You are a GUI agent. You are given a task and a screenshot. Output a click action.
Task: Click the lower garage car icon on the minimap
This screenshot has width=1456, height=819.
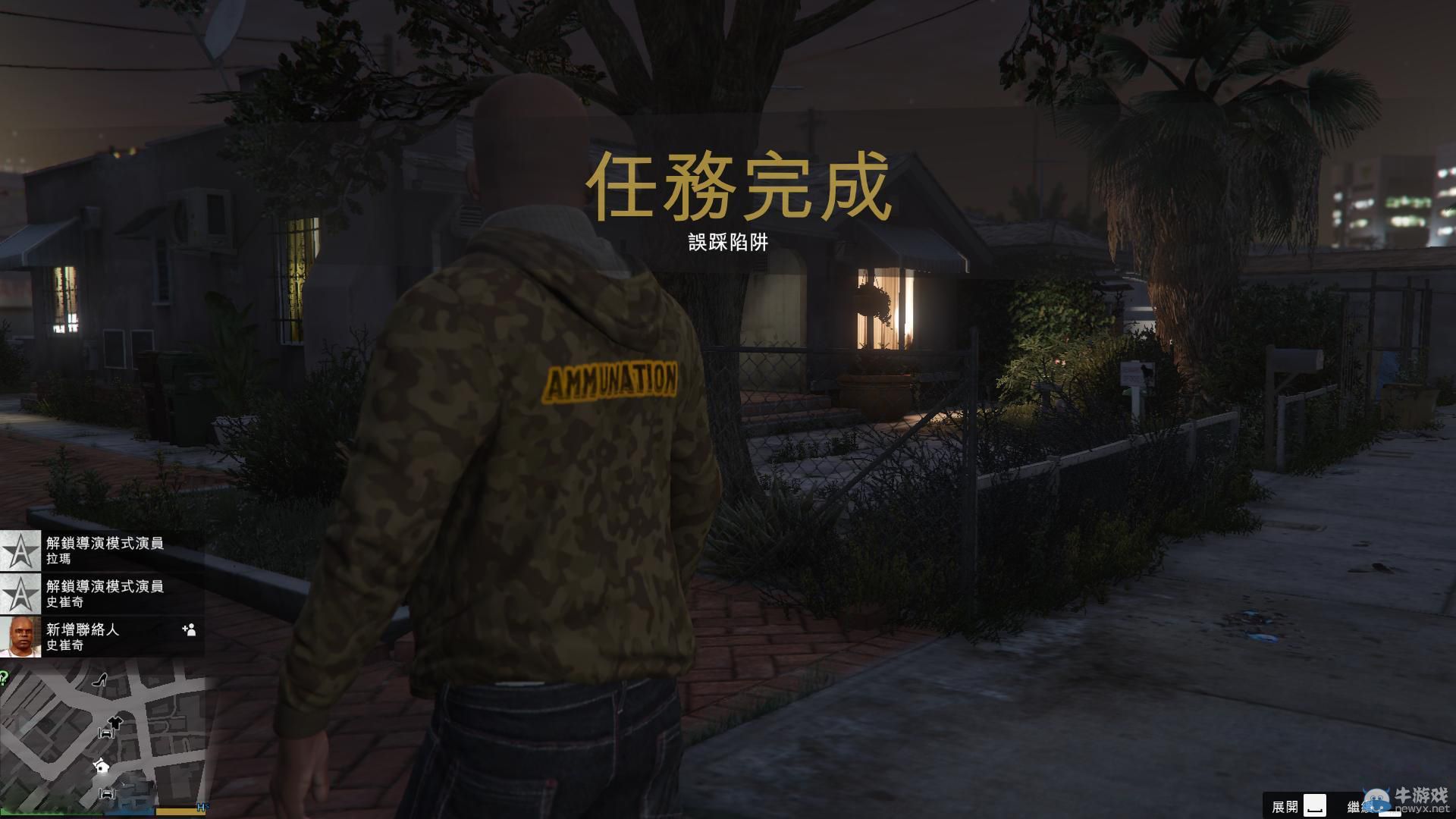(x=108, y=793)
